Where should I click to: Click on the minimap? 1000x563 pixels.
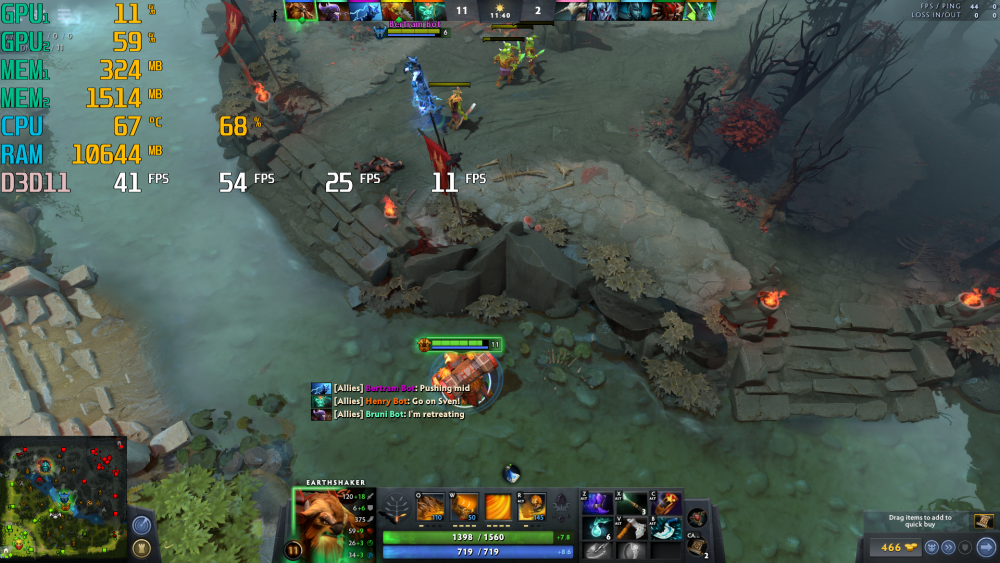click(63, 498)
